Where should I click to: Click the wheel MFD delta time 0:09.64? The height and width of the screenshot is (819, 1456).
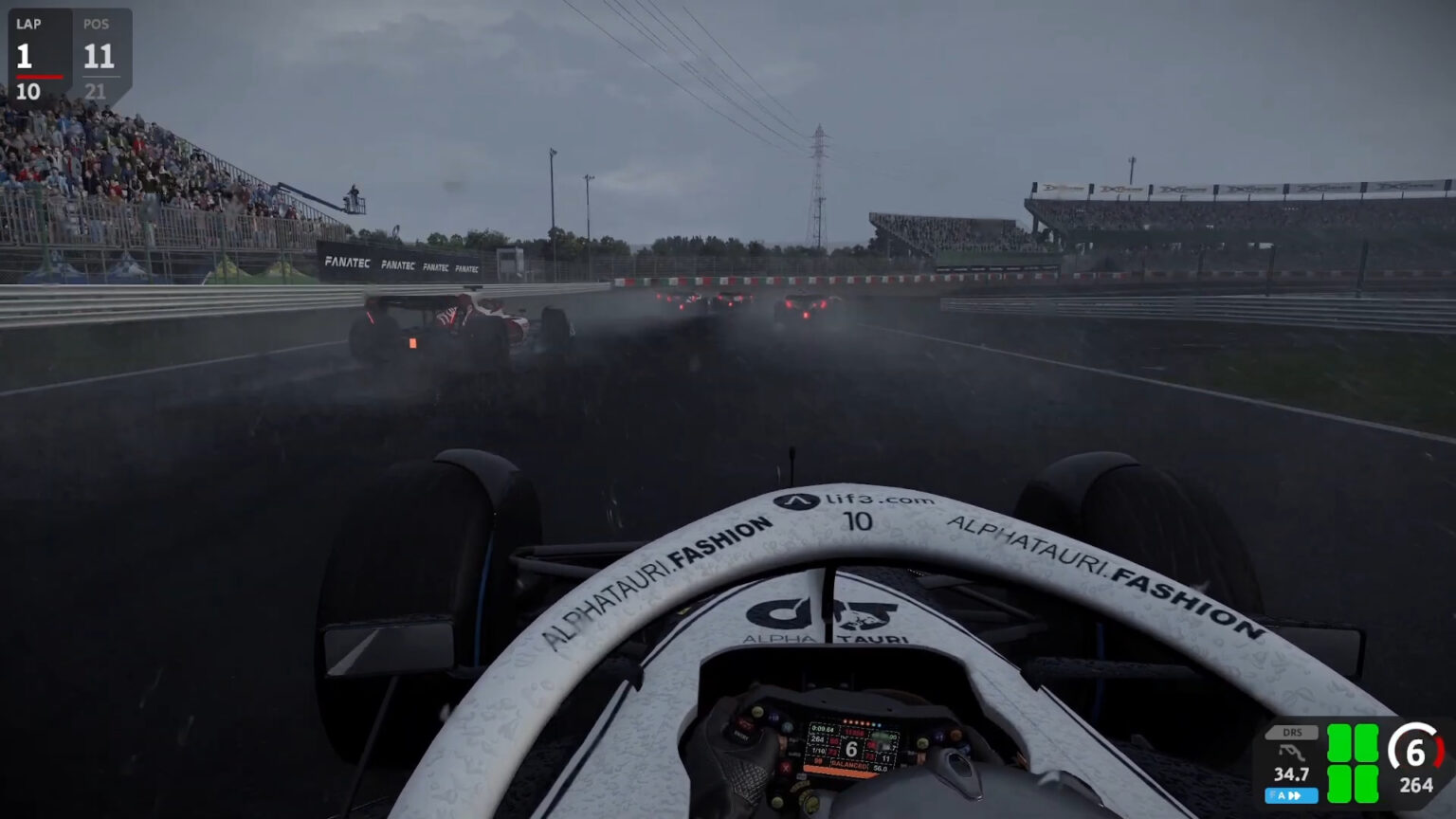[821, 729]
